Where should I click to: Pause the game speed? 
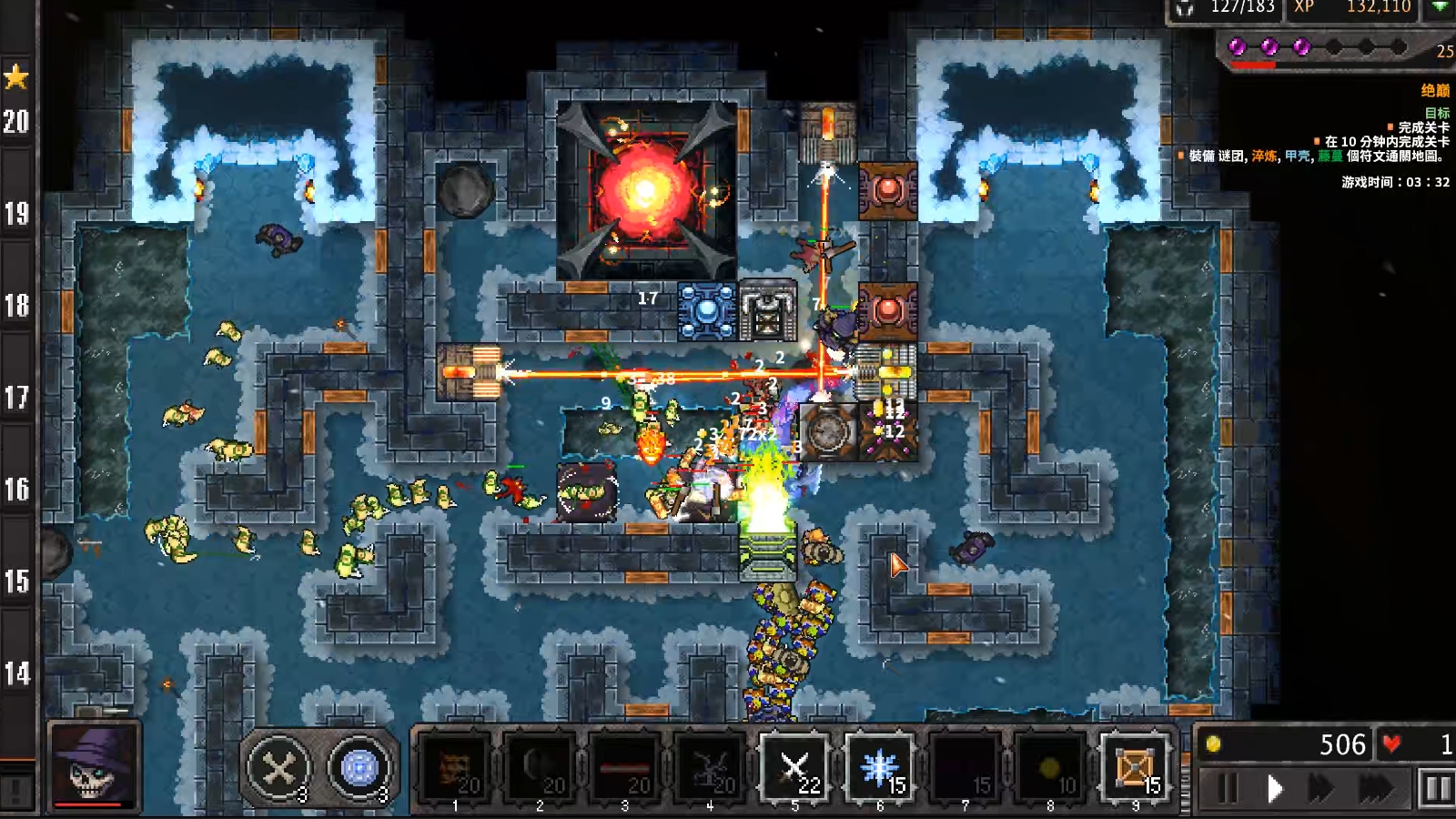[1227, 788]
